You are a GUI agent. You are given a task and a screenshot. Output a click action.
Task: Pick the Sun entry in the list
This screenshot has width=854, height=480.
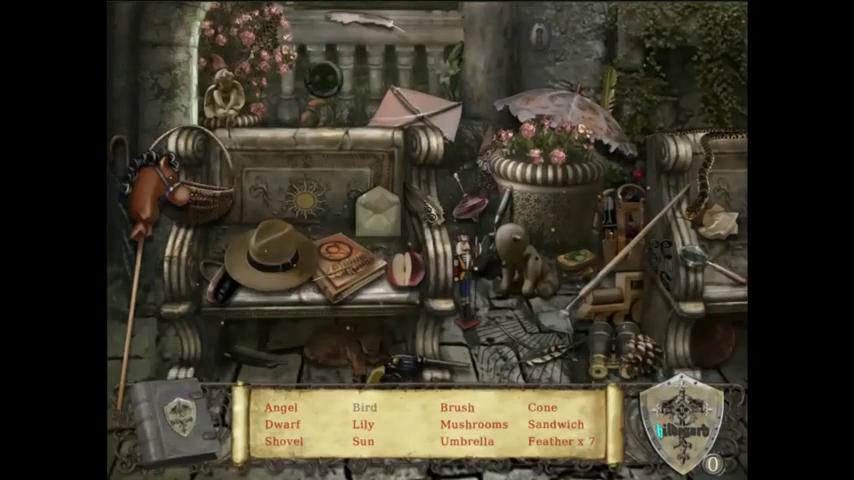(363, 442)
